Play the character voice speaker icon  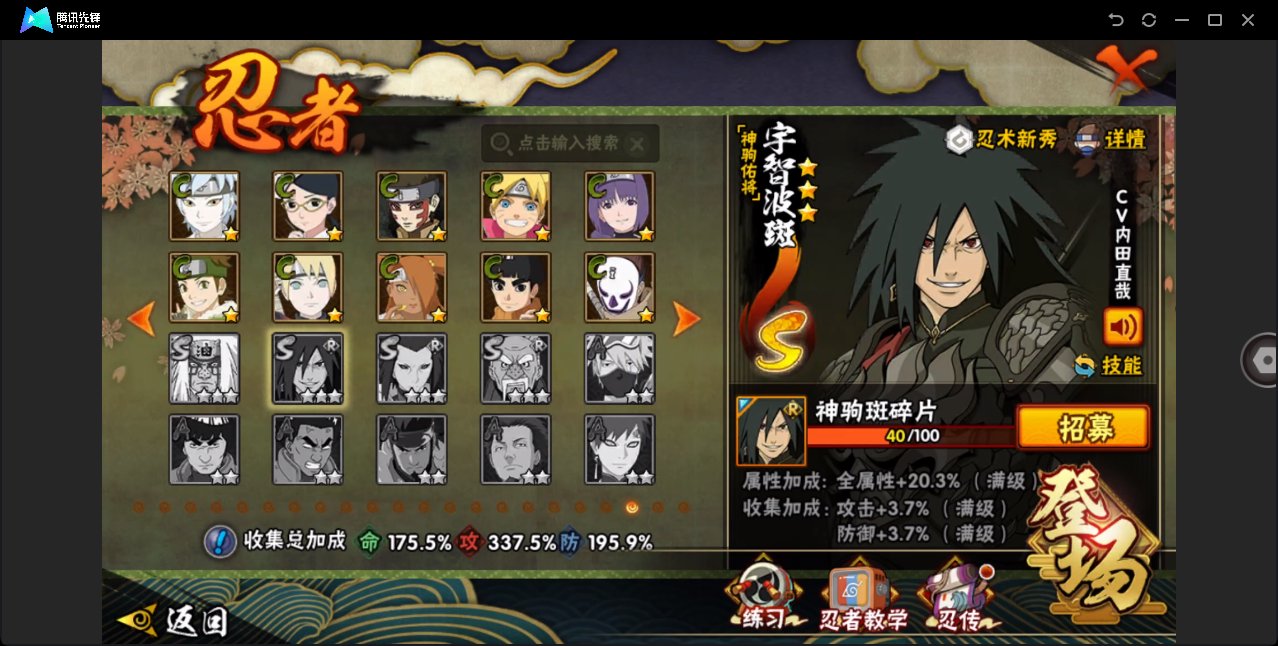(1122, 326)
